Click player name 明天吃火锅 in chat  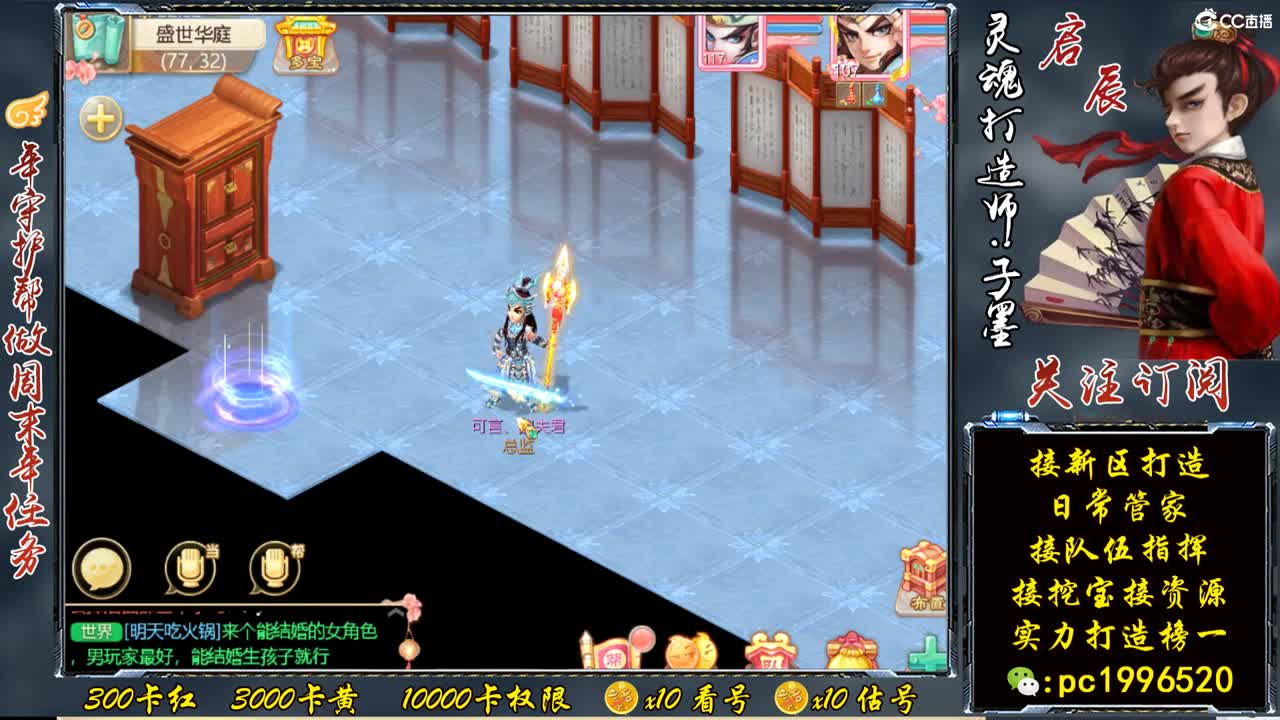click(x=173, y=631)
